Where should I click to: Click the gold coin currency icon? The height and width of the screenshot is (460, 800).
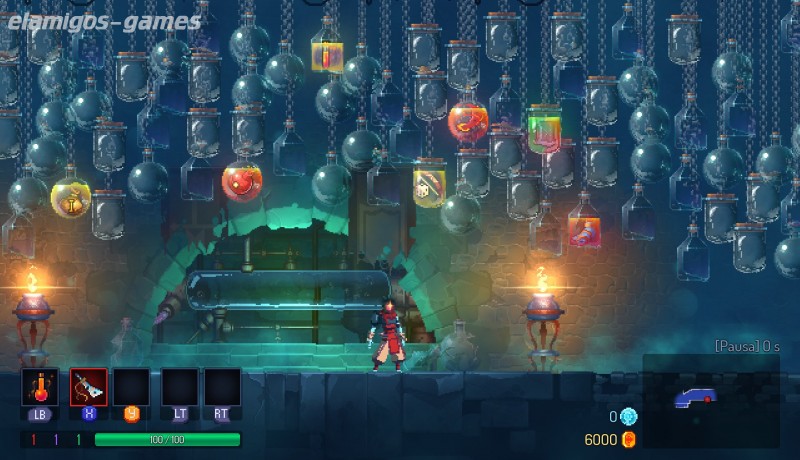tap(628, 439)
